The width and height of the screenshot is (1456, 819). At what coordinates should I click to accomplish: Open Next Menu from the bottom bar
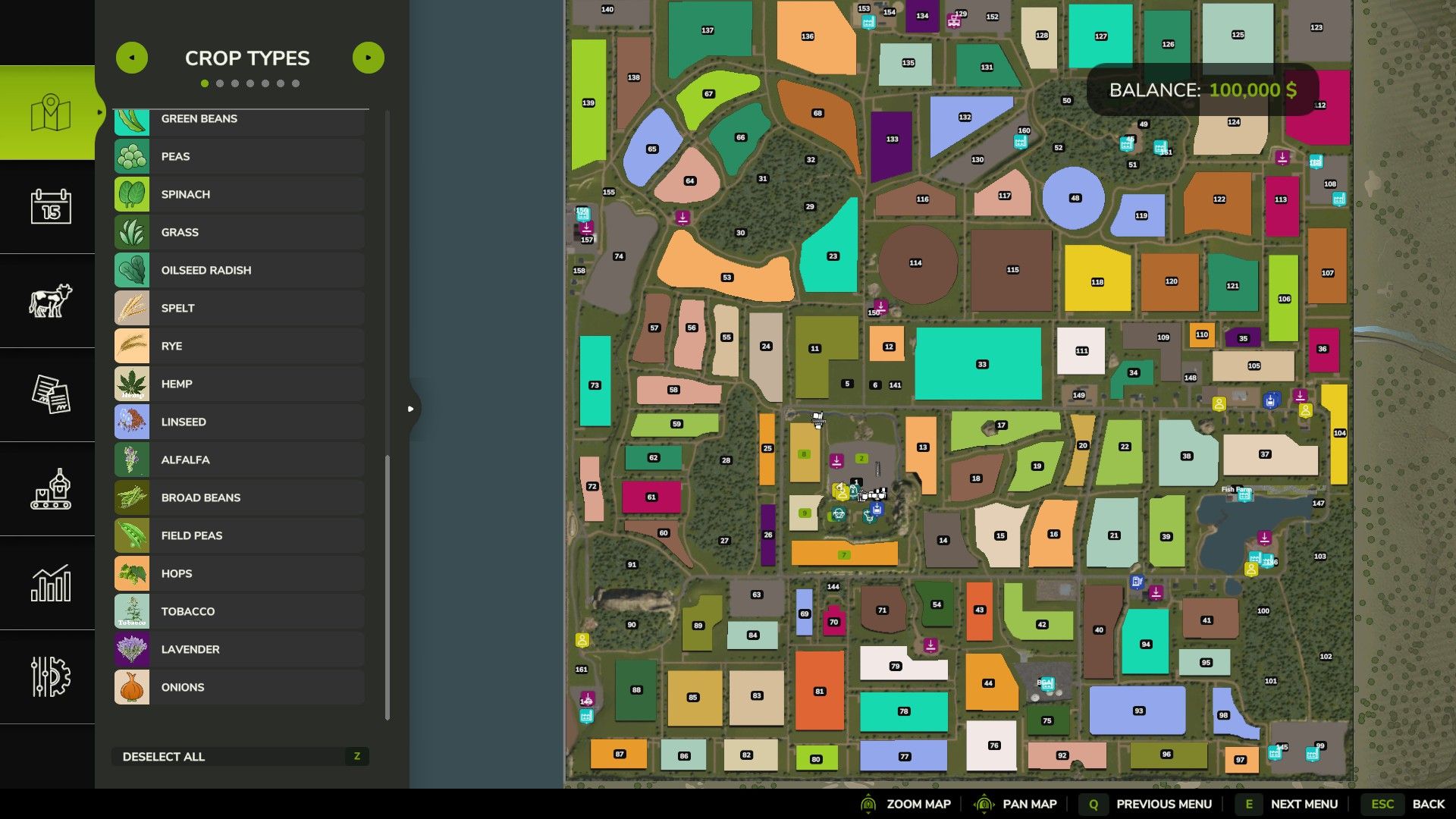1304,804
